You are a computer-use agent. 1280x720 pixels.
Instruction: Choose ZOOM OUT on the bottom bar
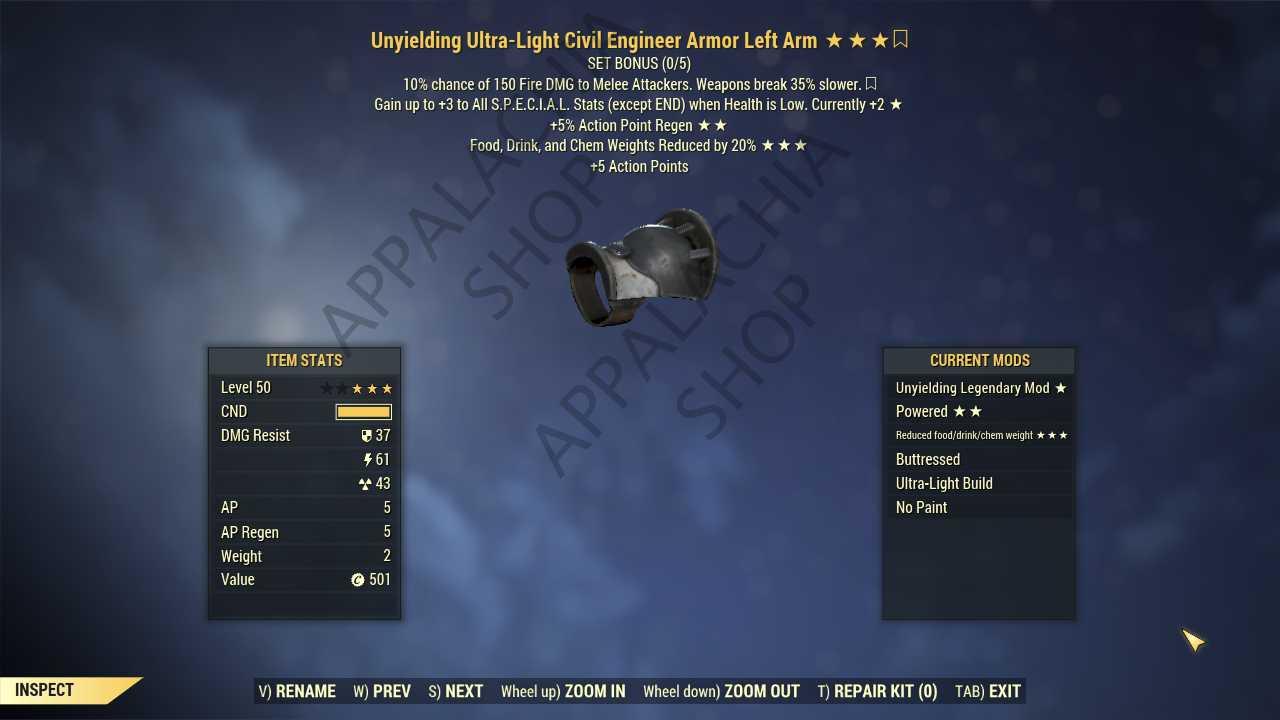pyautogui.click(x=721, y=691)
